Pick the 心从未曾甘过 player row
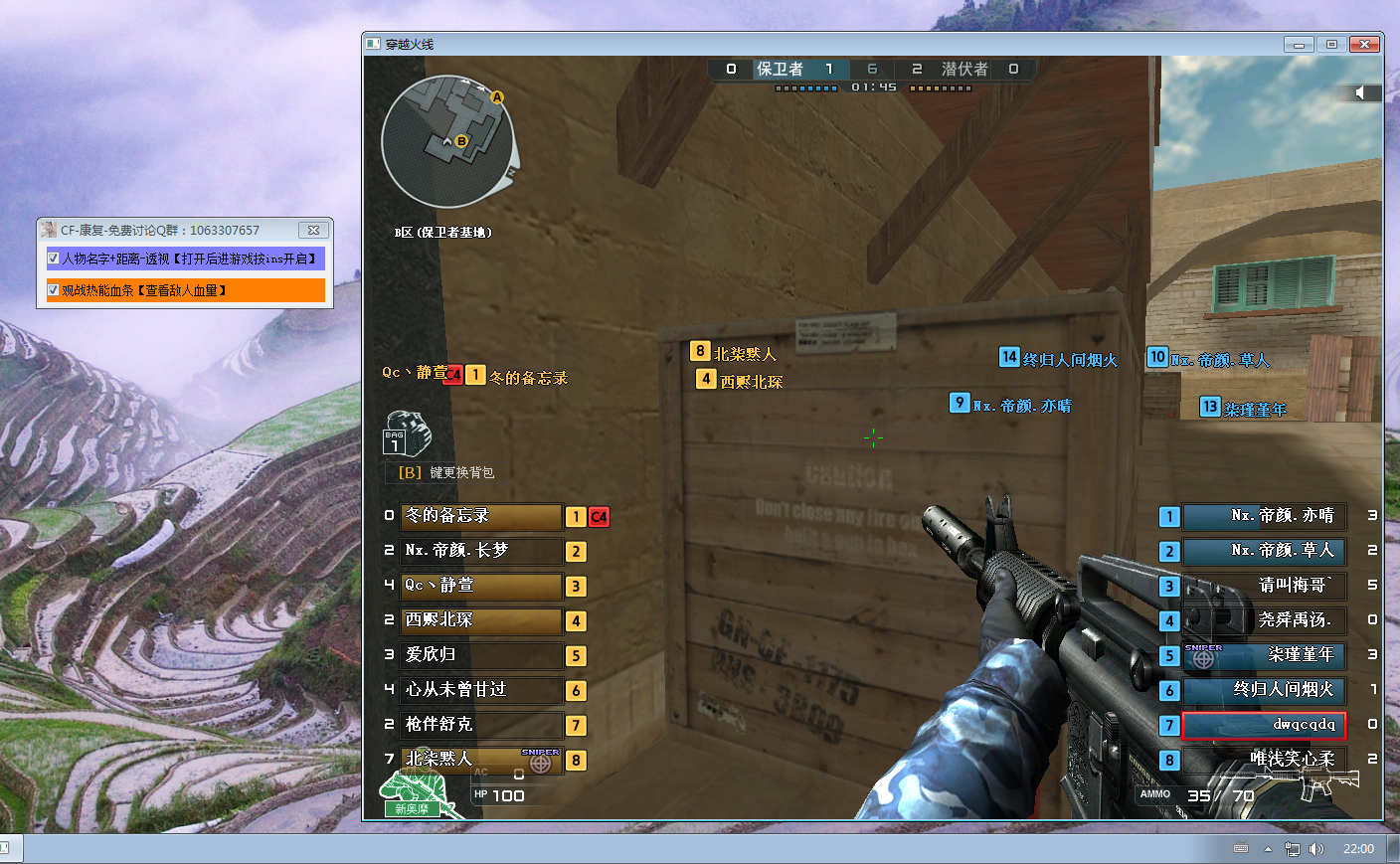This screenshot has width=1400, height=864. tap(481, 690)
